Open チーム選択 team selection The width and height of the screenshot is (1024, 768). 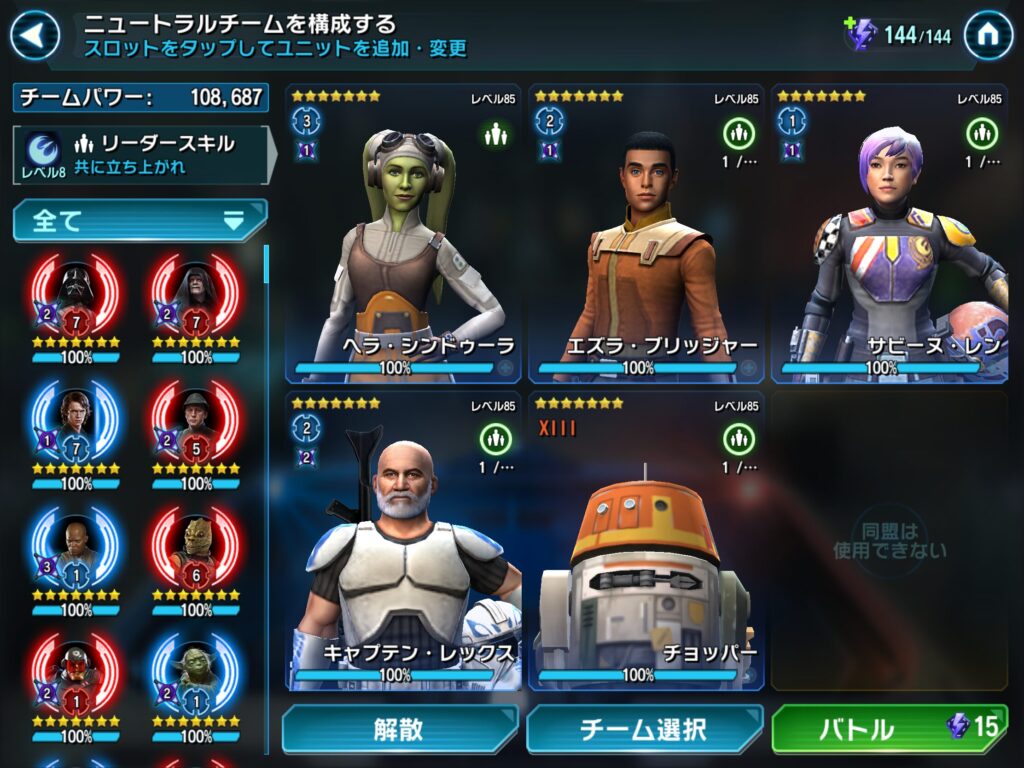click(643, 730)
